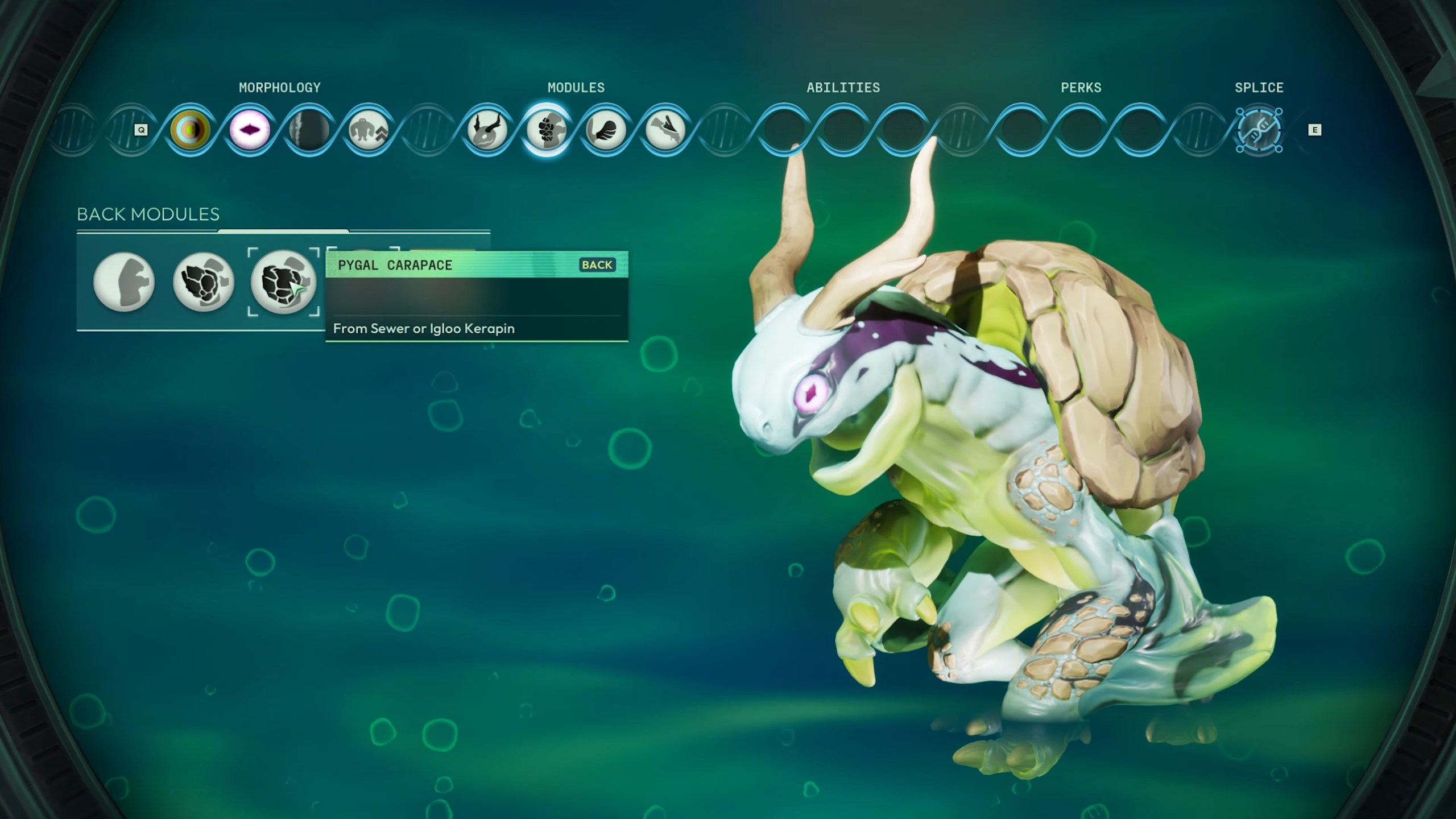Choose the dark streaked skin pattern node
The width and height of the screenshot is (1456, 819).
309,130
